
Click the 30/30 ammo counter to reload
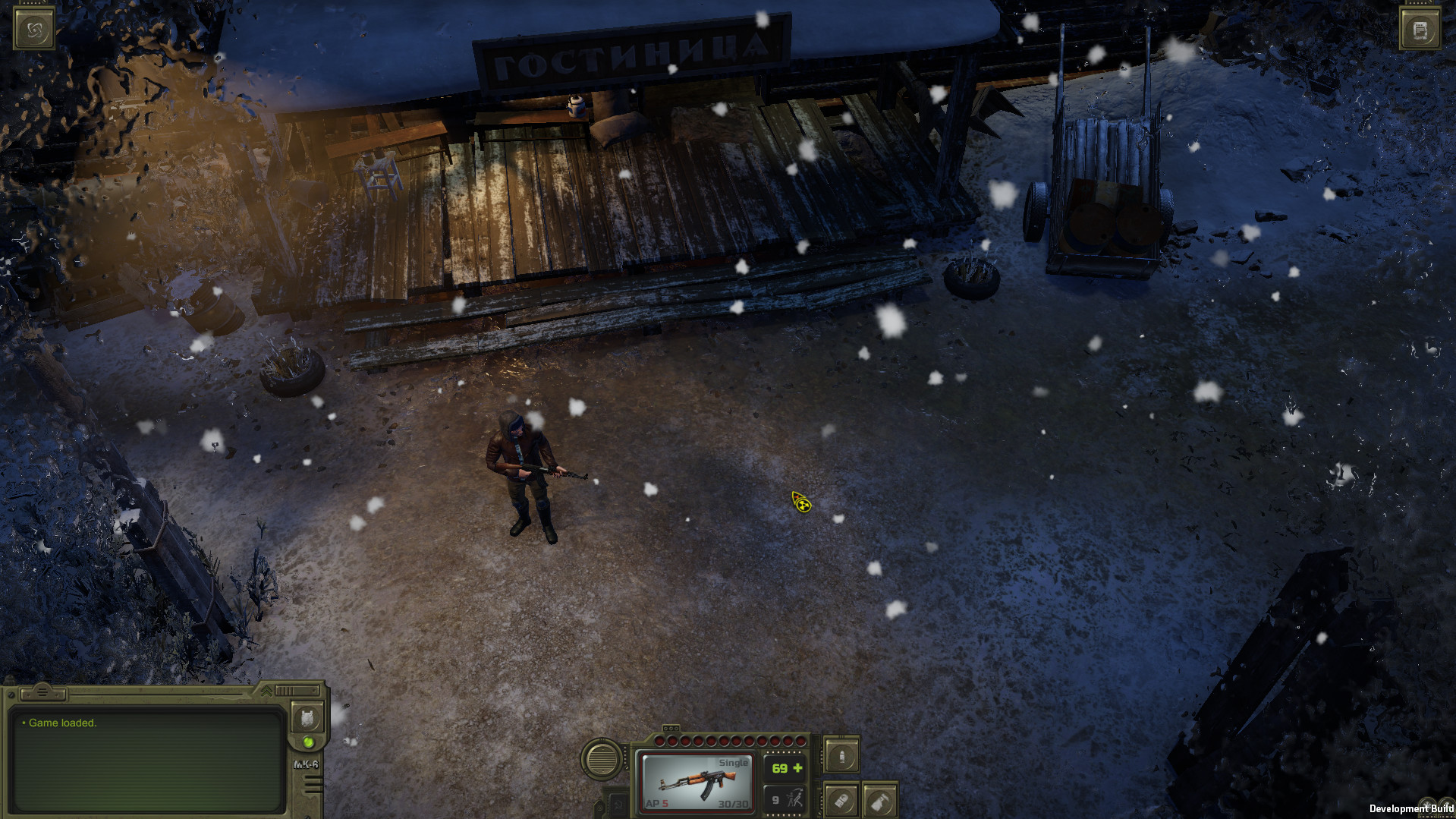pos(734,802)
